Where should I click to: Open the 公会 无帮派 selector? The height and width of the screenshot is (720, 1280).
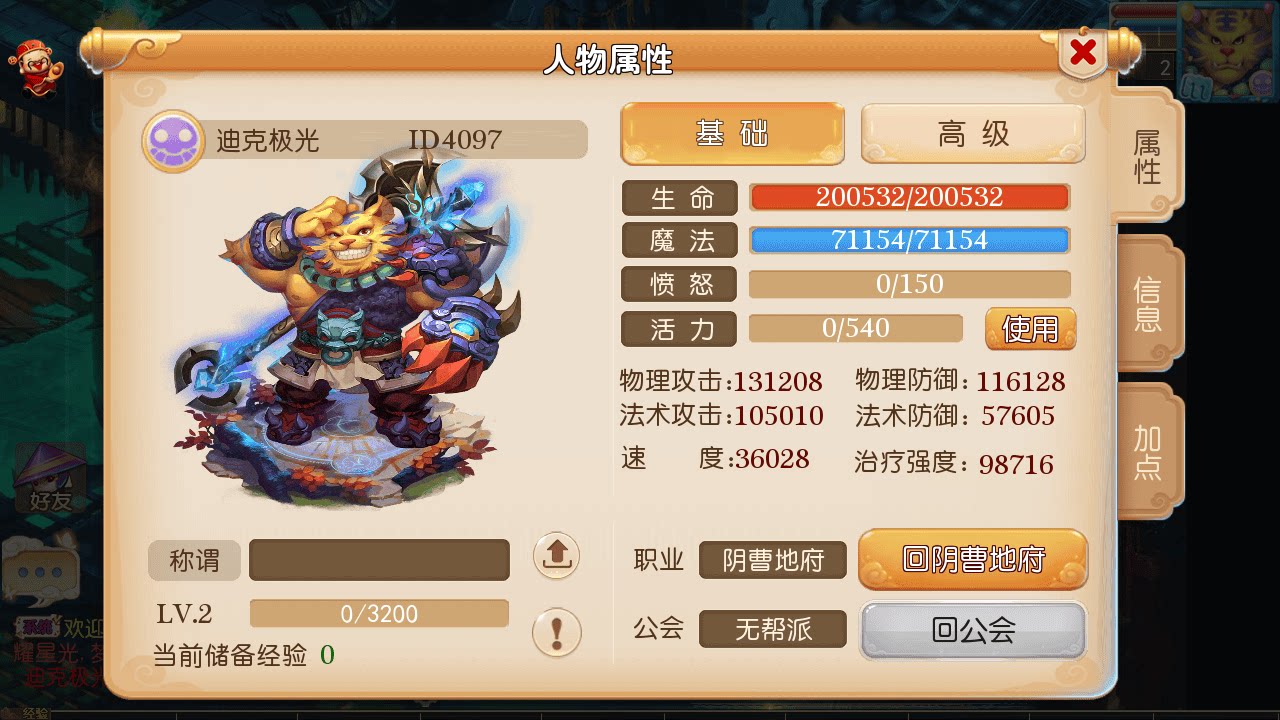772,628
